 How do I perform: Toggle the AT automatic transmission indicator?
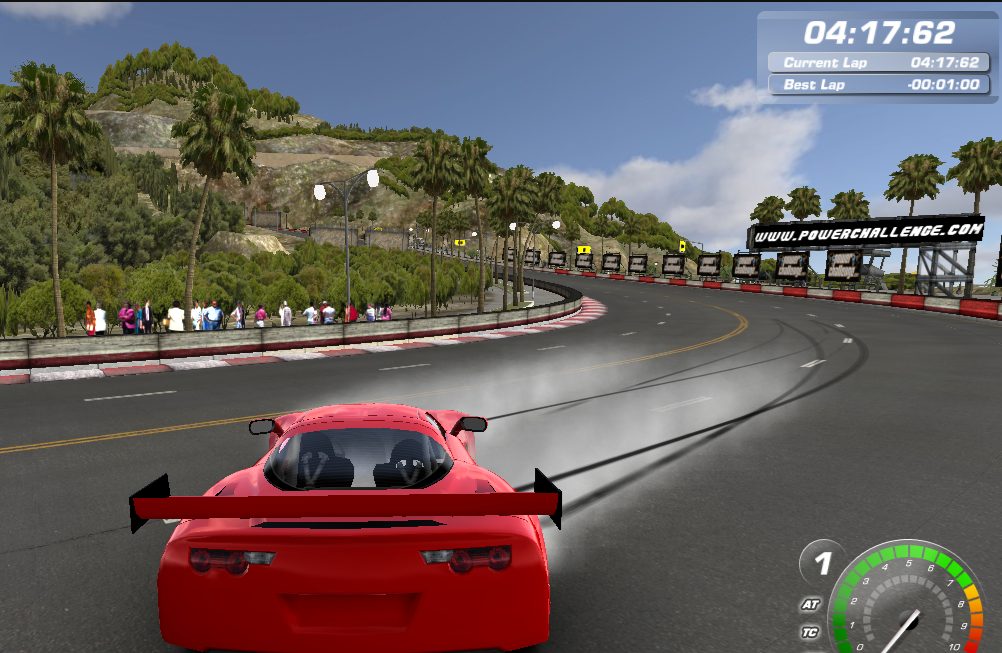coord(811,605)
